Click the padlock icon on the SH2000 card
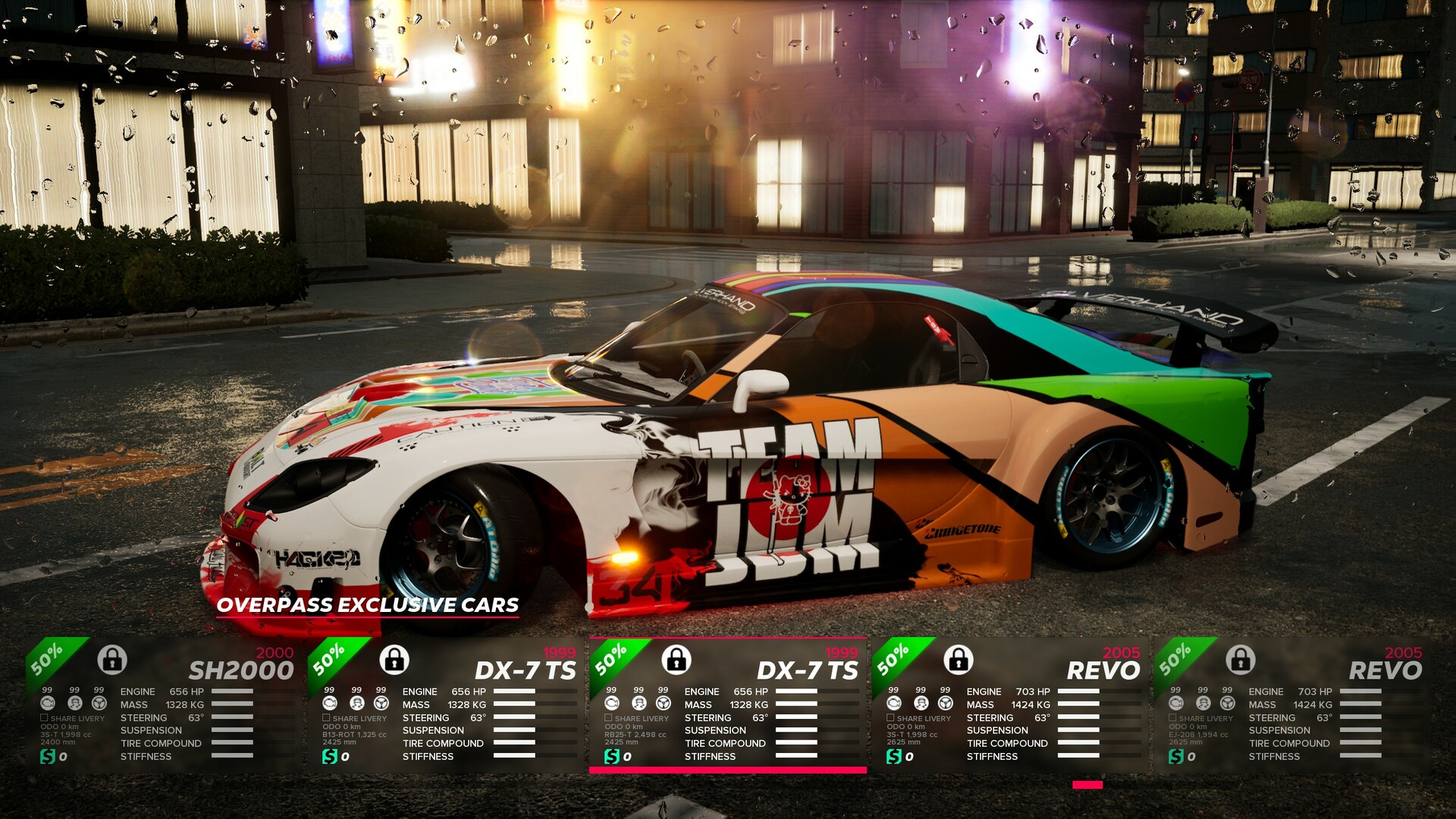1456x819 pixels. 112,659
